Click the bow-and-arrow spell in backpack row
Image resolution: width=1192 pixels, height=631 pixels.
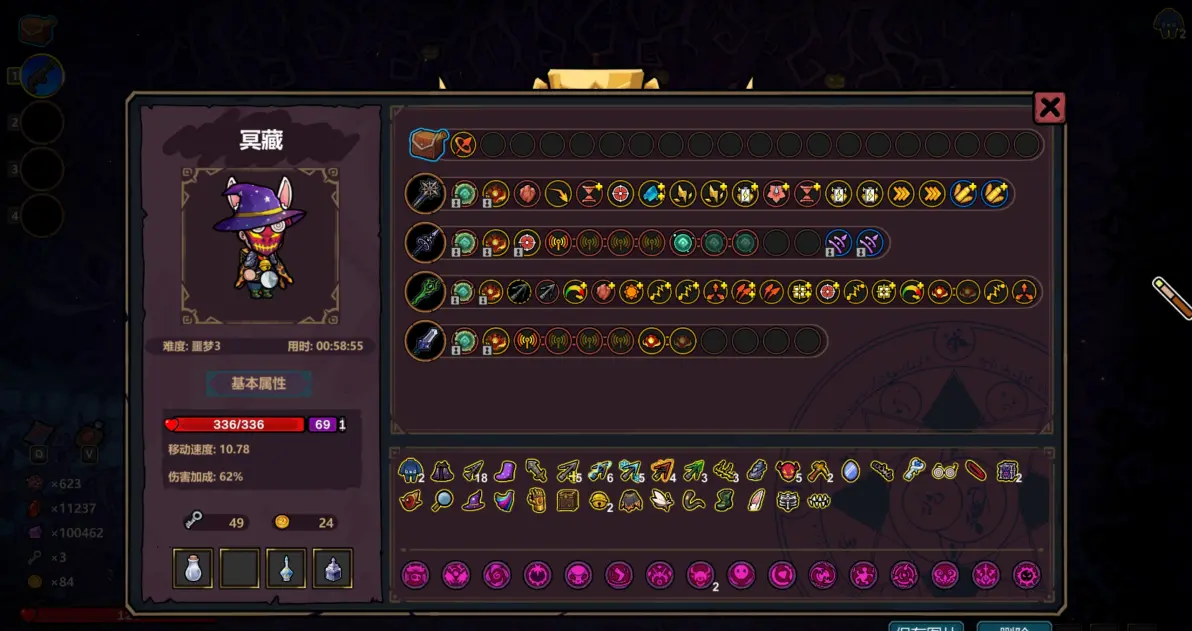pos(463,144)
